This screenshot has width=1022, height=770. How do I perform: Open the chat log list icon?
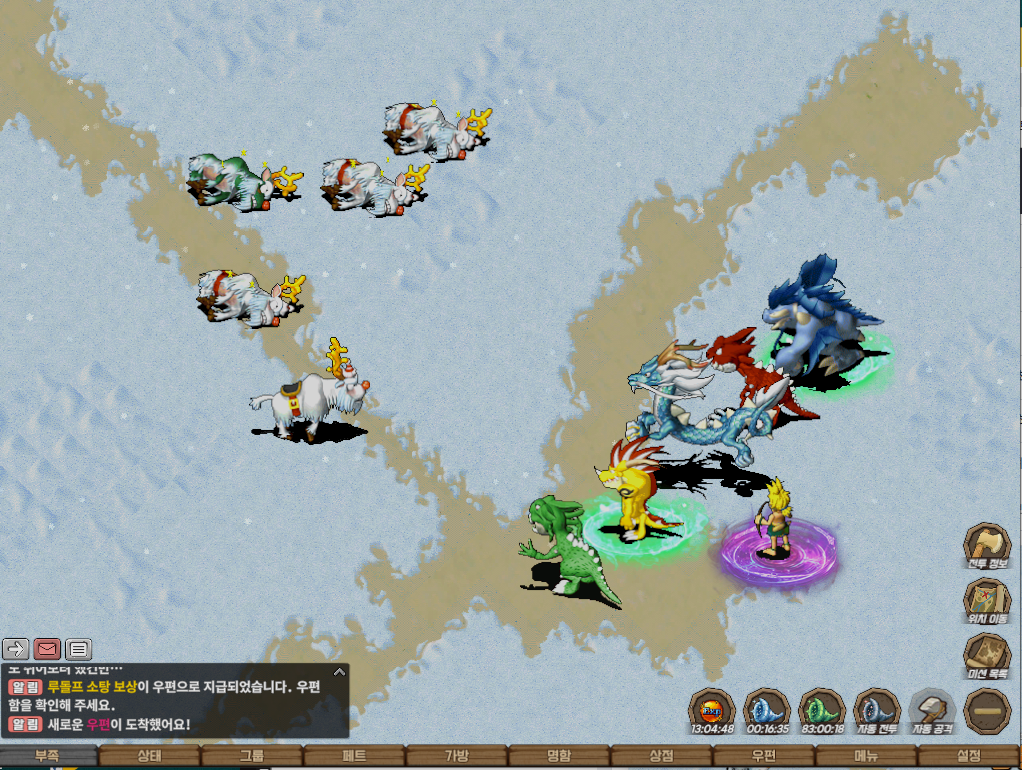(x=79, y=649)
